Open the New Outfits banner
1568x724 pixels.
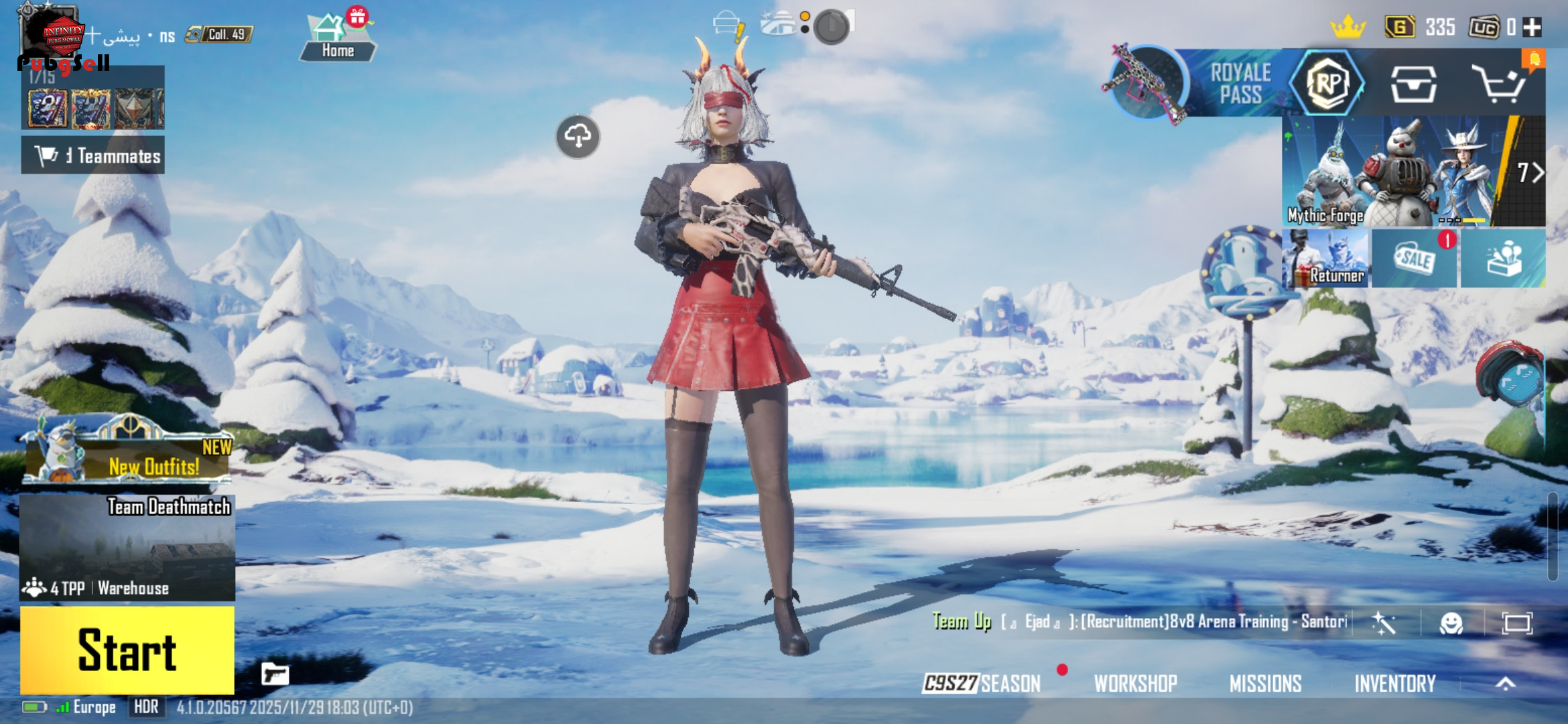(x=127, y=457)
